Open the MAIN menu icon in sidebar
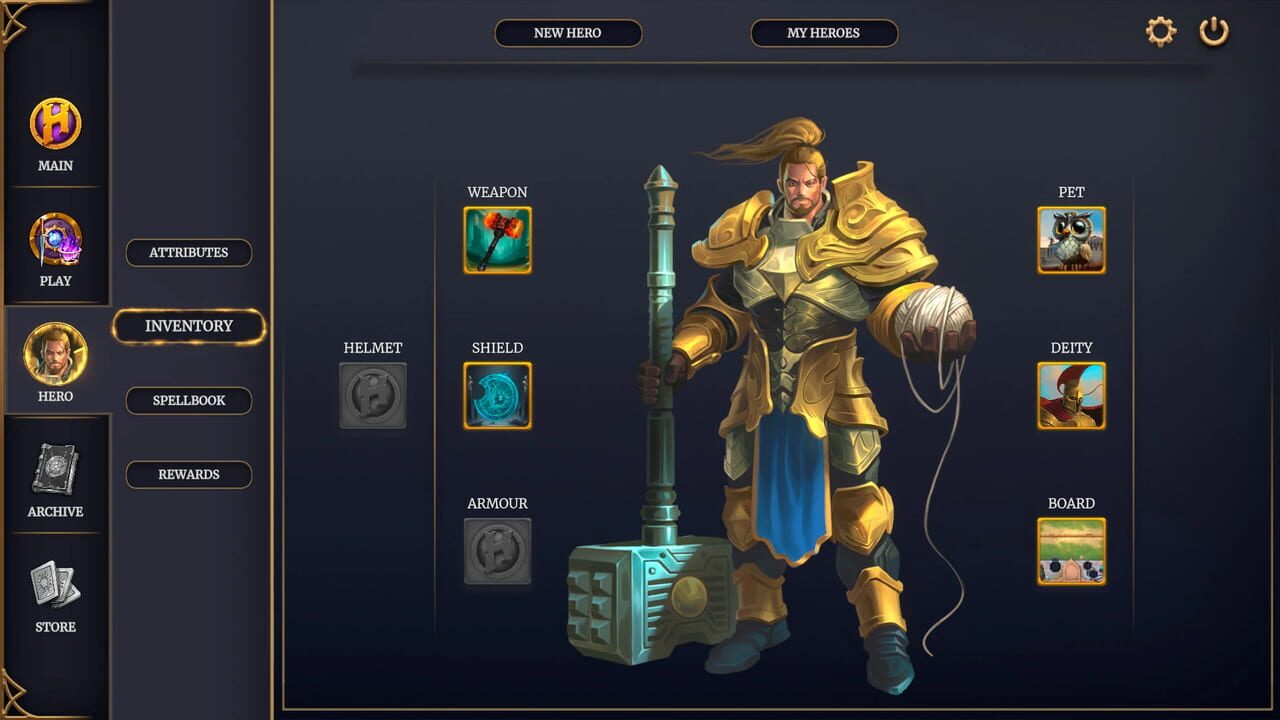Screen dimensions: 1280x720 tap(55, 121)
